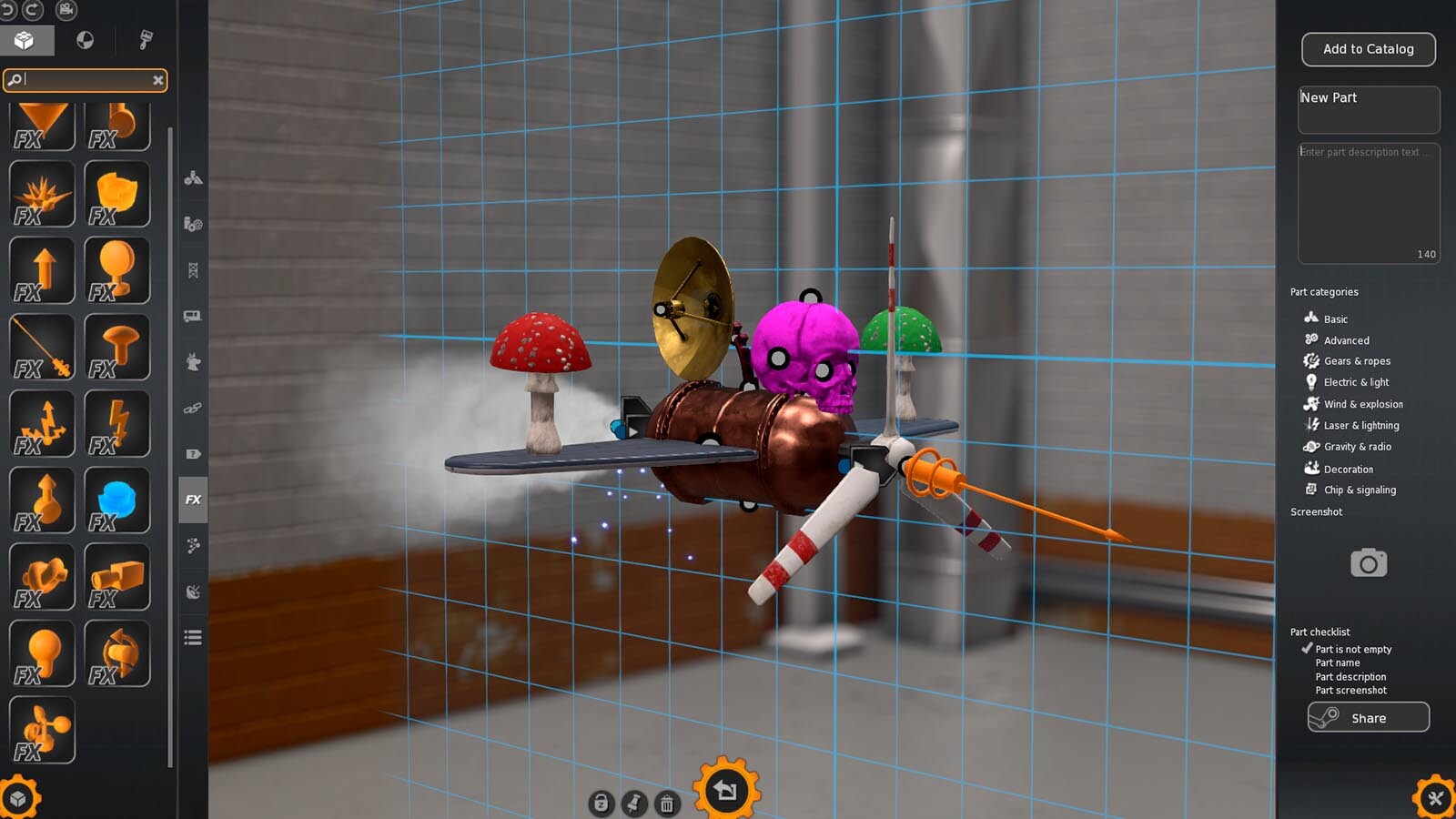Toggle the Z button near the bottom tools

pos(601,804)
